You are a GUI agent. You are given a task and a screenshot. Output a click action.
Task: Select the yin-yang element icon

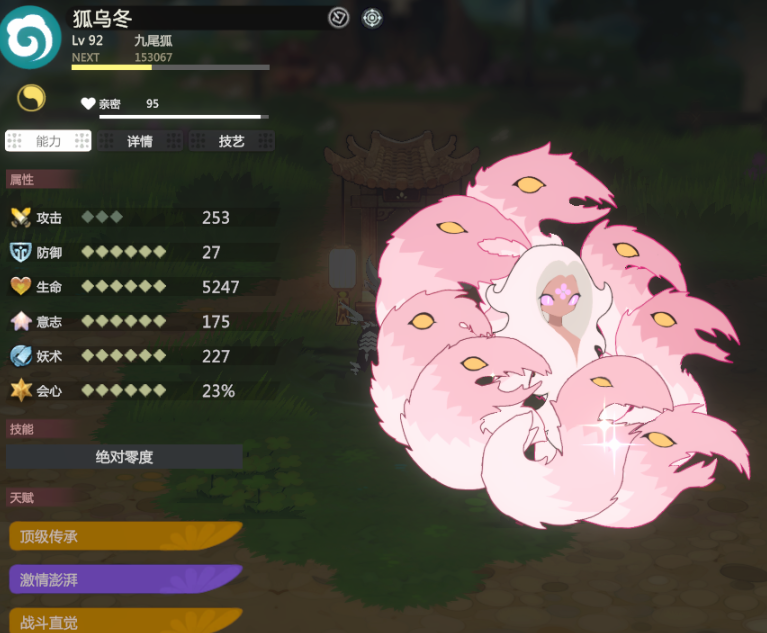(31, 97)
